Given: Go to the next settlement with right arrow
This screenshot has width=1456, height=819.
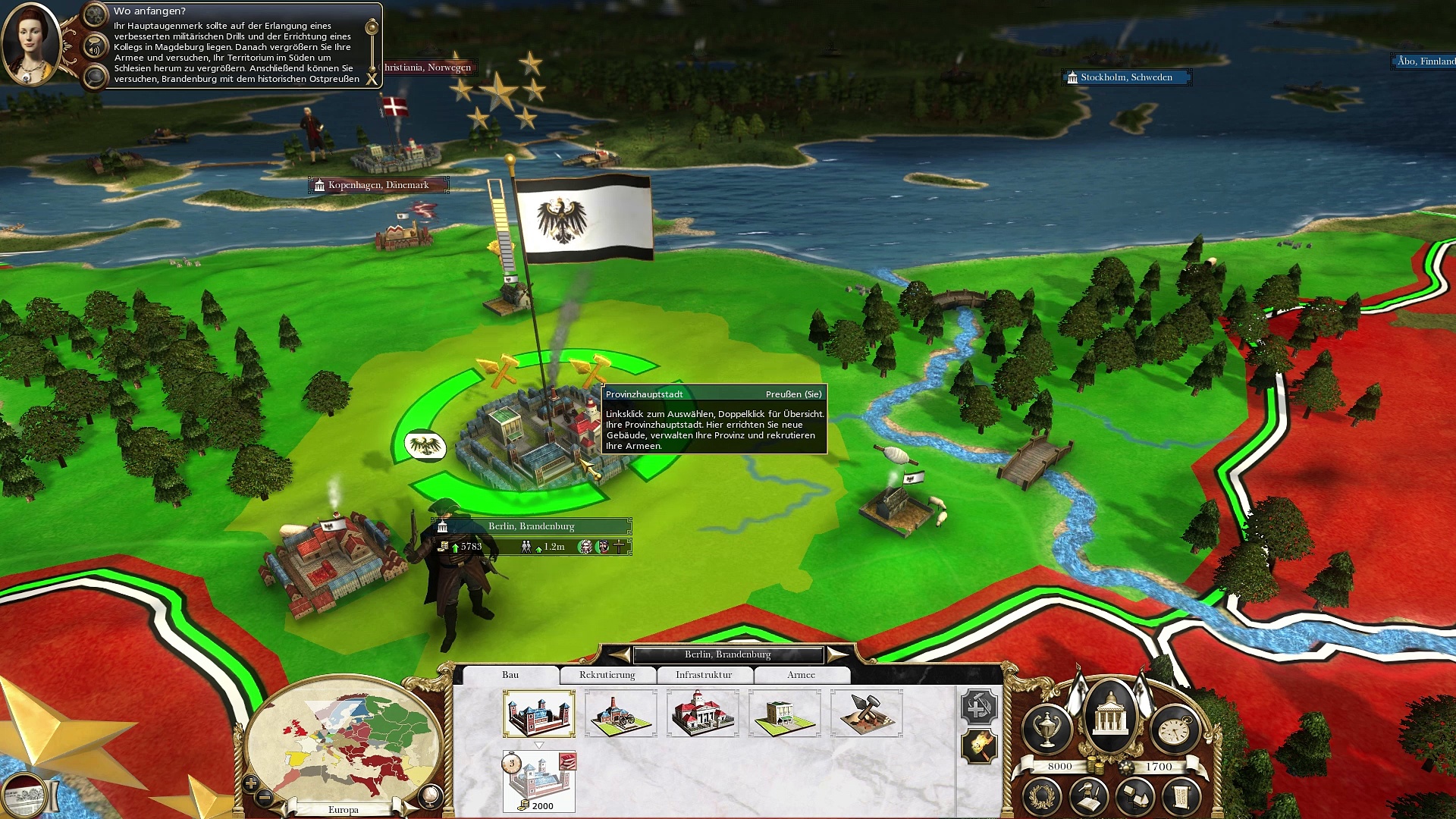Looking at the screenshot, I should [837, 654].
